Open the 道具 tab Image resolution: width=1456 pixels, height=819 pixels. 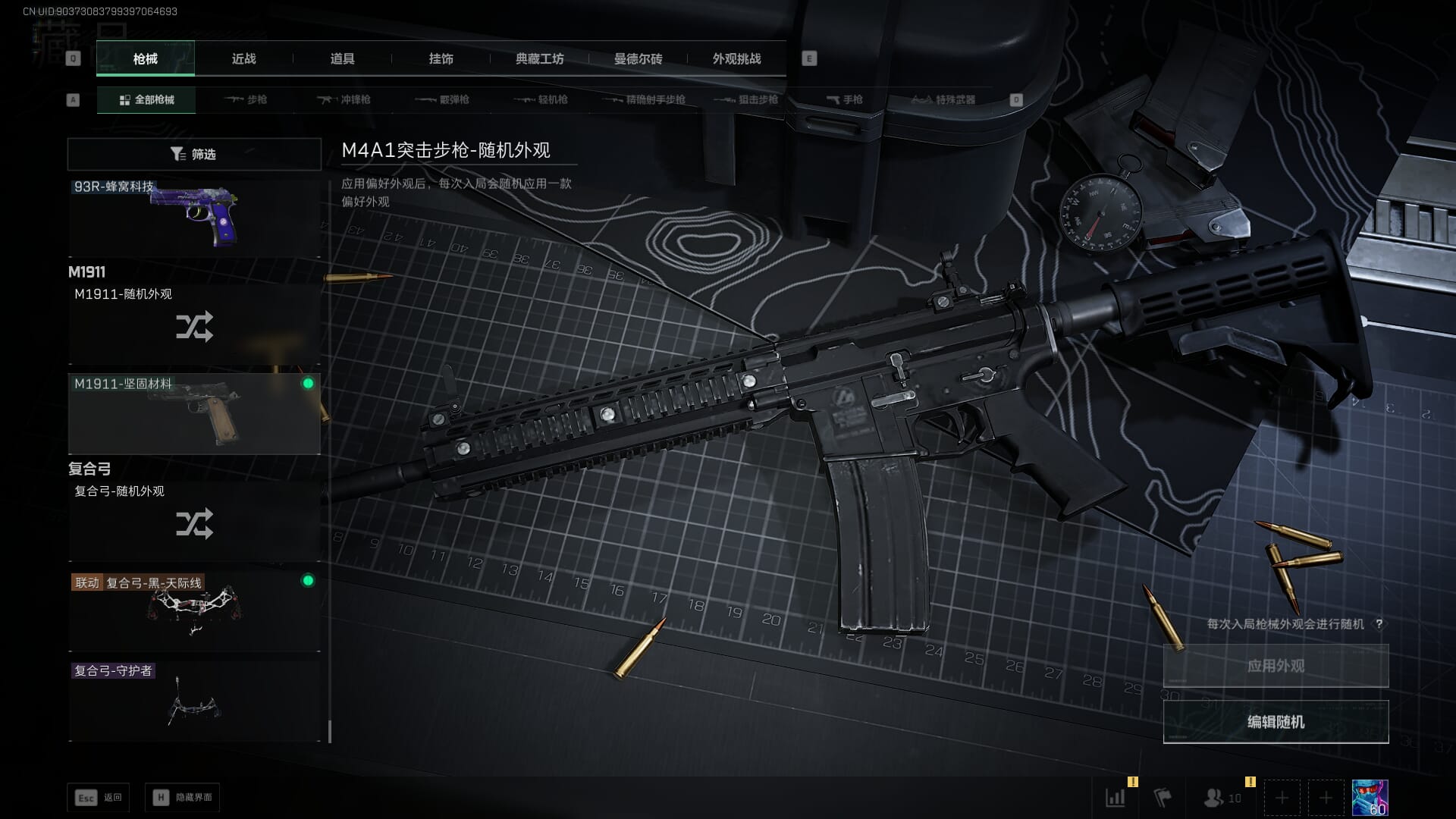[x=342, y=59]
